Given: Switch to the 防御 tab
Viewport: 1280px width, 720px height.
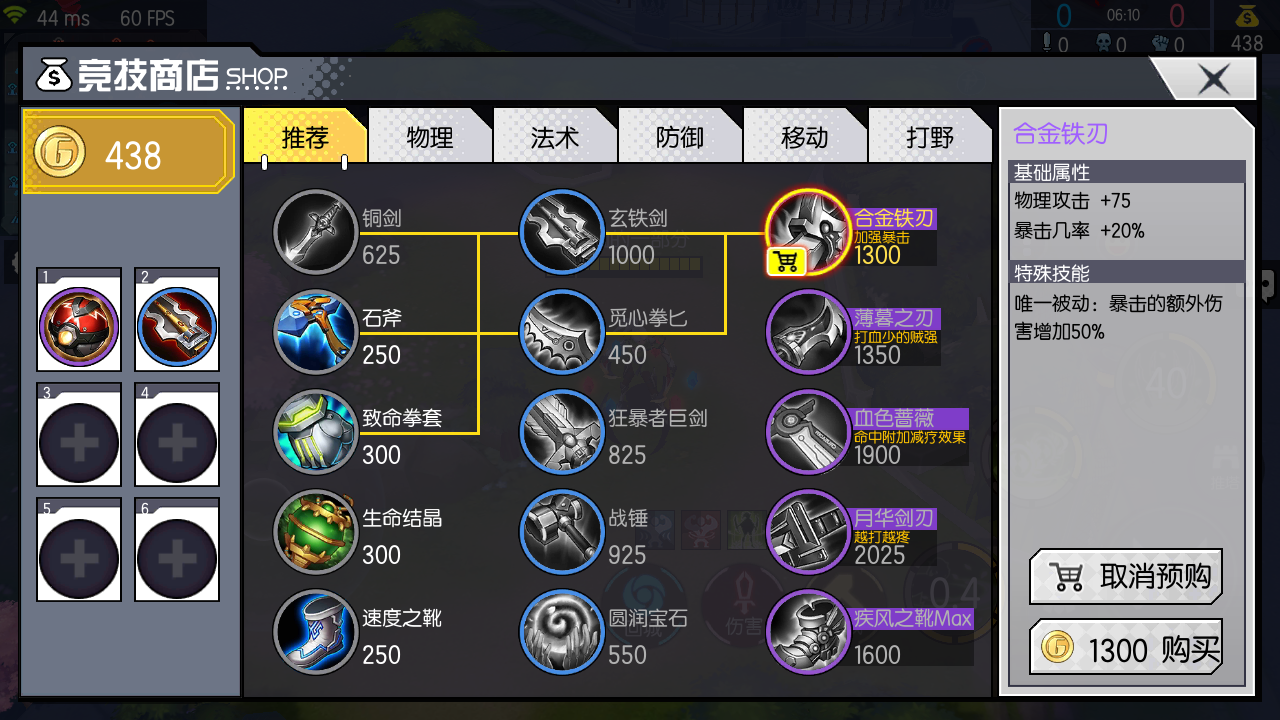Looking at the screenshot, I should 680,137.
